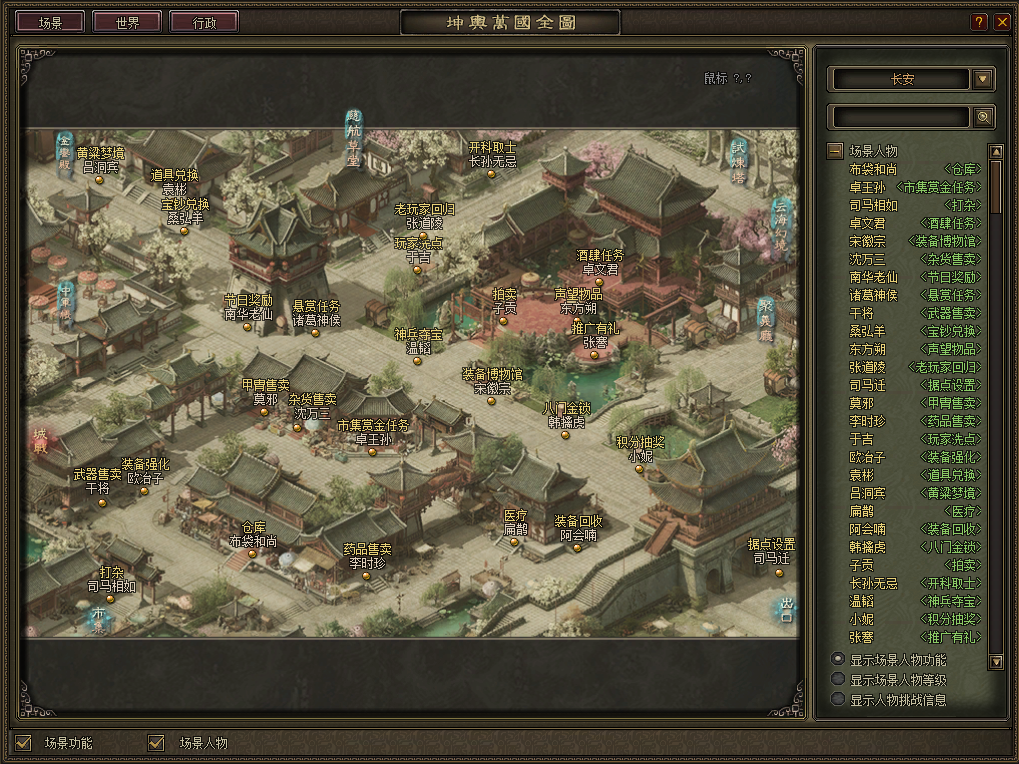Click the NPC search text field
This screenshot has width=1019, height=764.
point(900,117)
